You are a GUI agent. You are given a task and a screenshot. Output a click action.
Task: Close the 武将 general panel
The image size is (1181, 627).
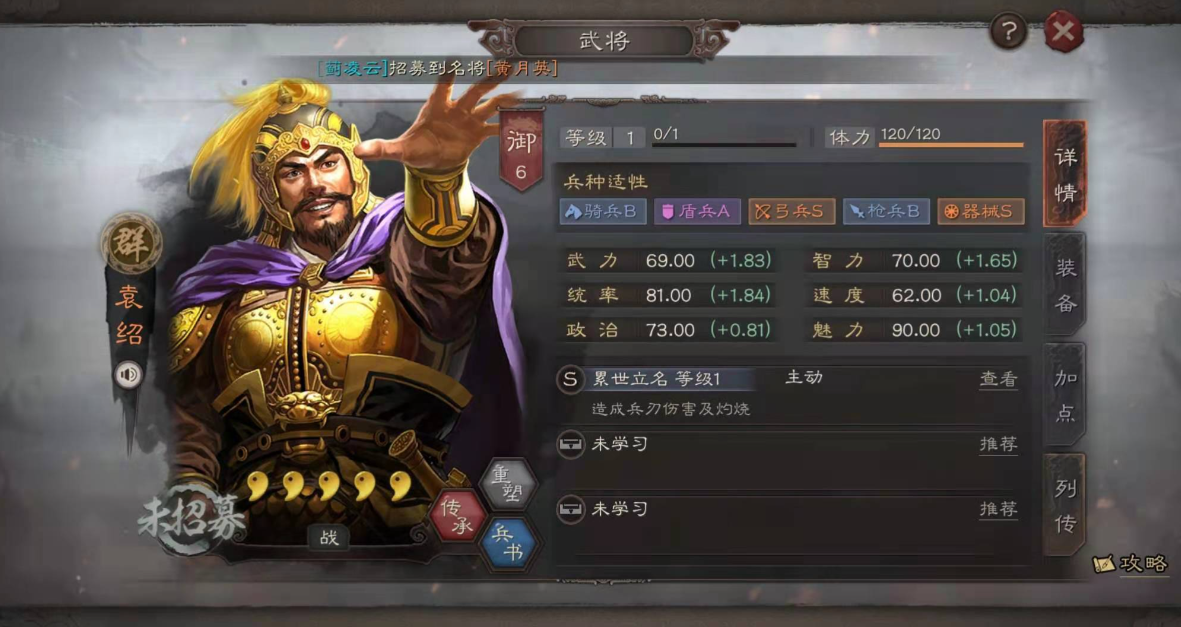point(1063,34)
